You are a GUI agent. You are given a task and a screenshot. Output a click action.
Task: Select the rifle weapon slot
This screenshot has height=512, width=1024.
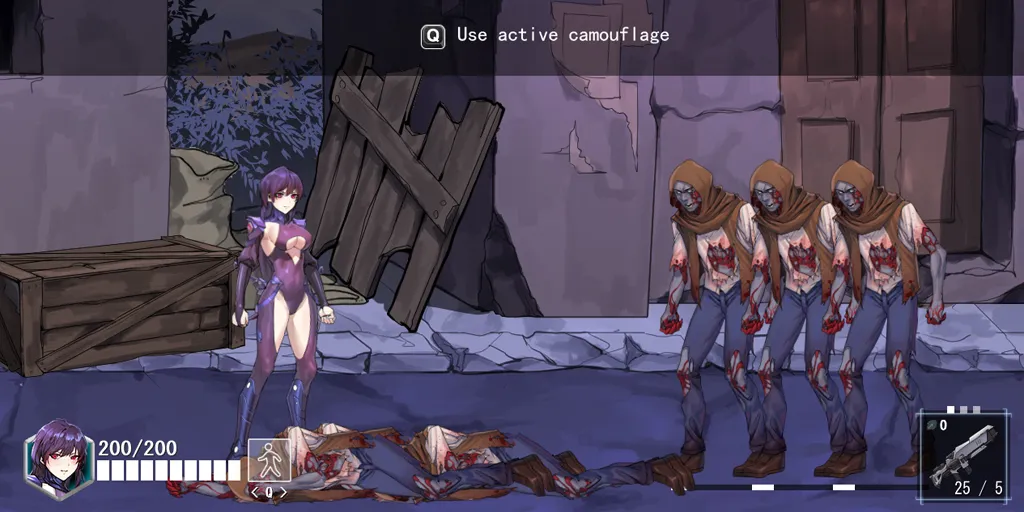click(x=961, y=455)
